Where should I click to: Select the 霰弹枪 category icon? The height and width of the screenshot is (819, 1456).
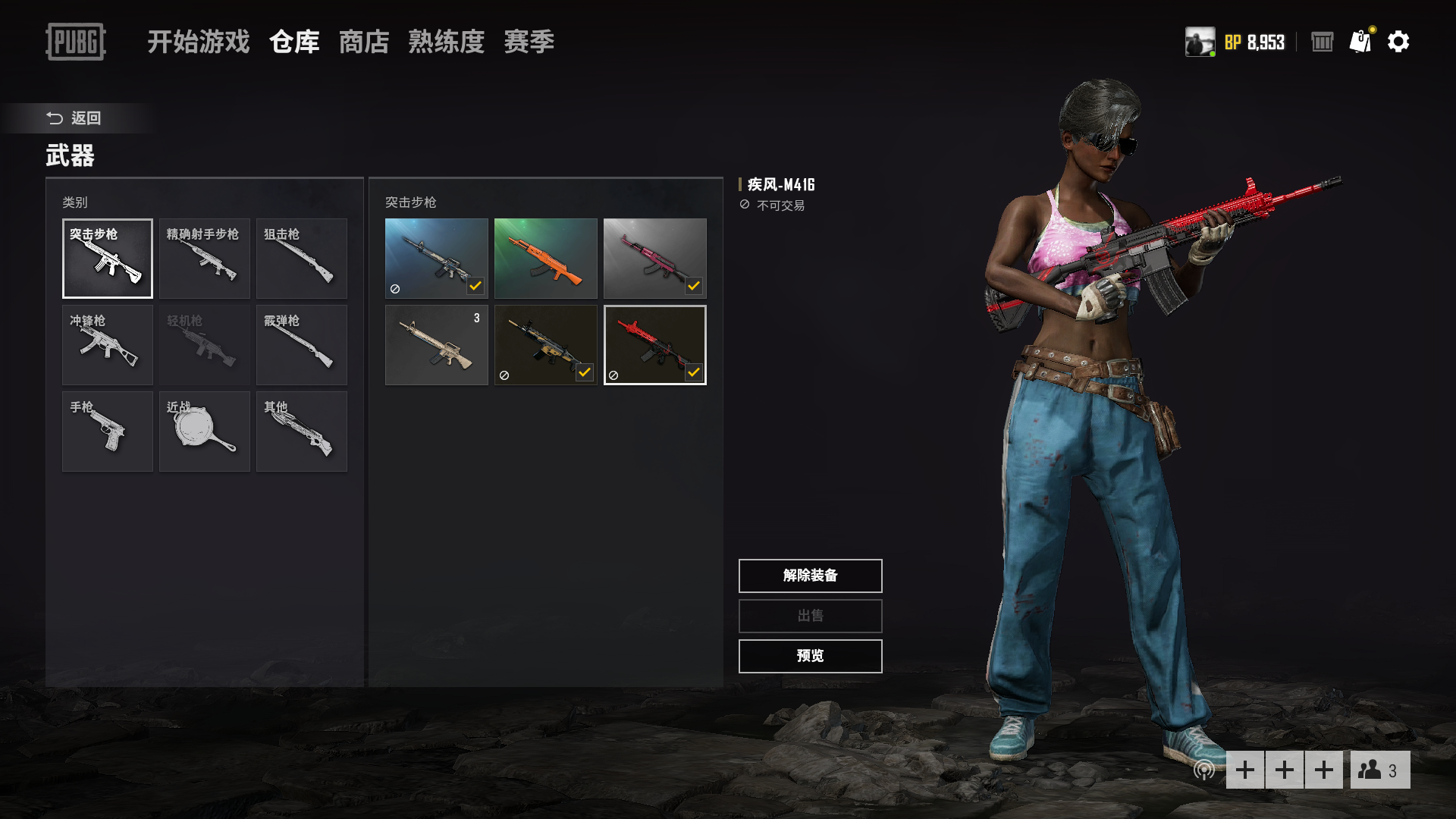[301, 345]
